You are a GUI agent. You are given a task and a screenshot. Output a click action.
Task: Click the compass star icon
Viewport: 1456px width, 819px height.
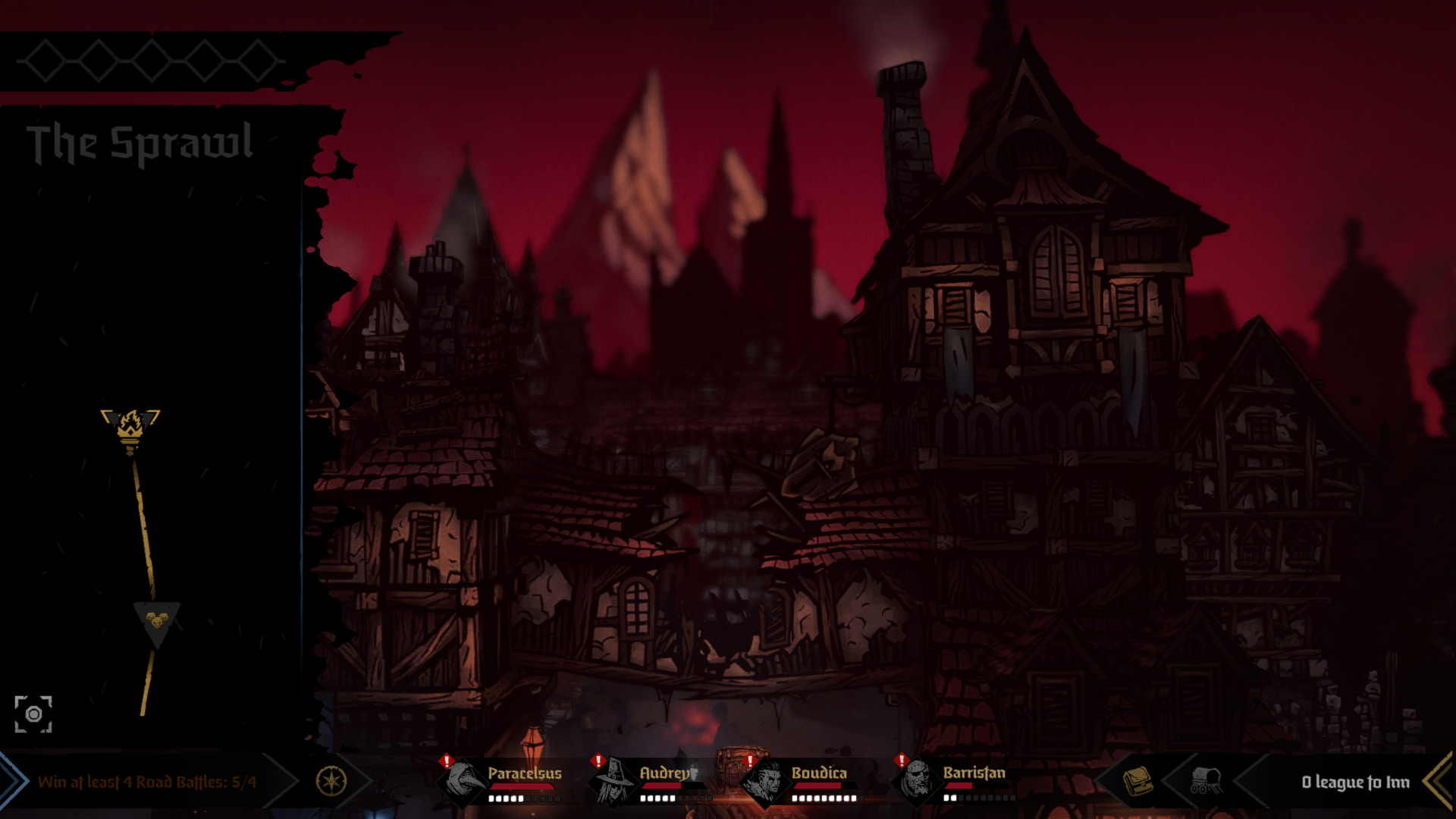click(x=331, y=781)
